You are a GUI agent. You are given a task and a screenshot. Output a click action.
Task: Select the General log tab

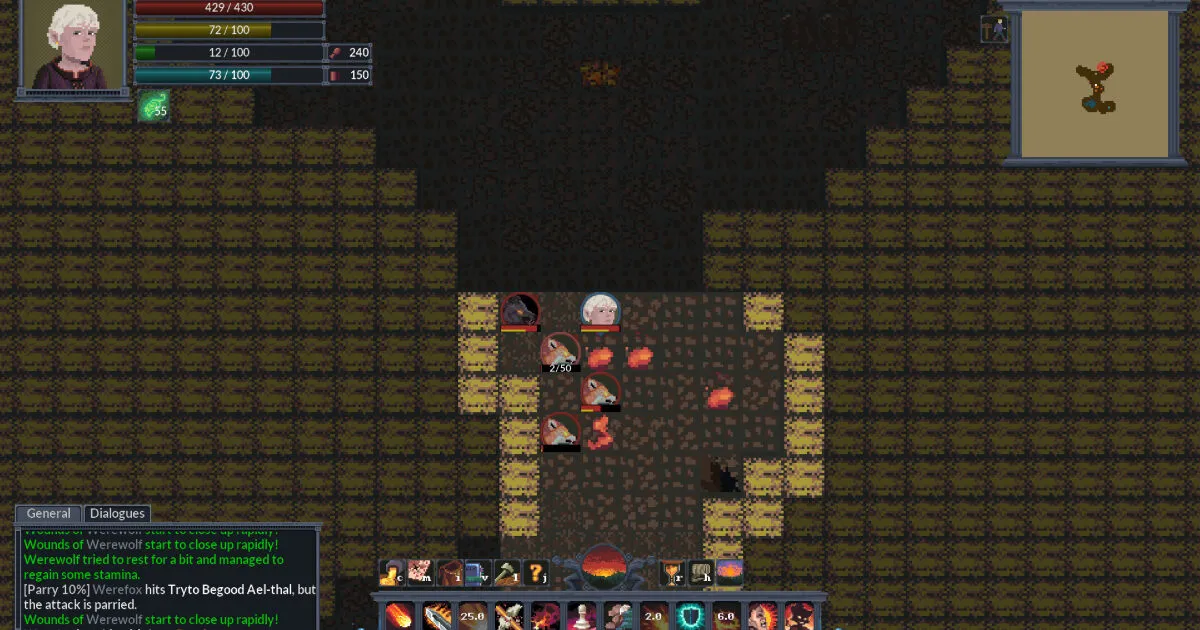click(48, 514)
